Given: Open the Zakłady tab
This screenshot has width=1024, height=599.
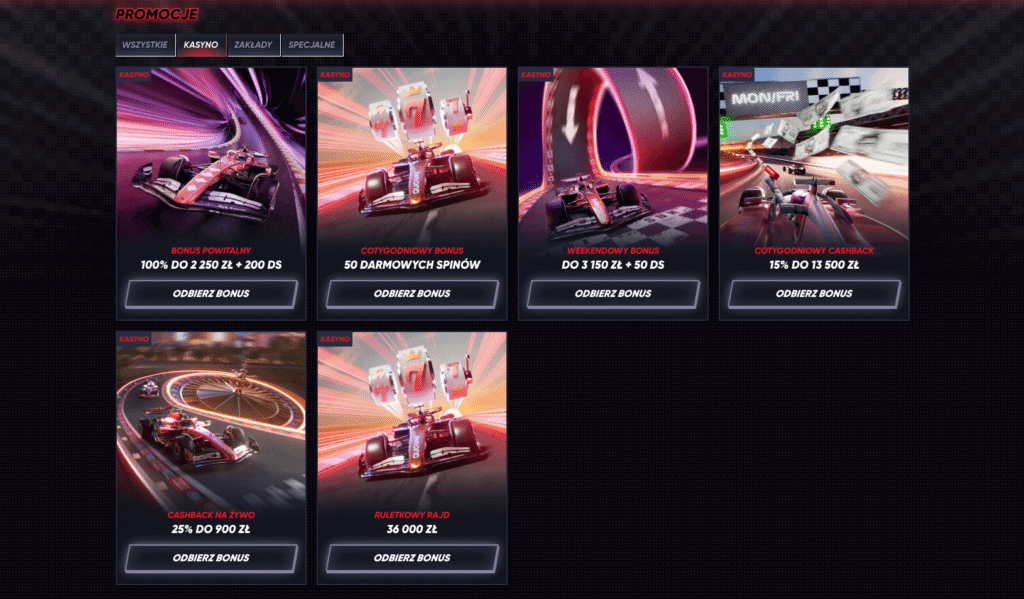Looking at the screenshot, I should click(254, 45).
